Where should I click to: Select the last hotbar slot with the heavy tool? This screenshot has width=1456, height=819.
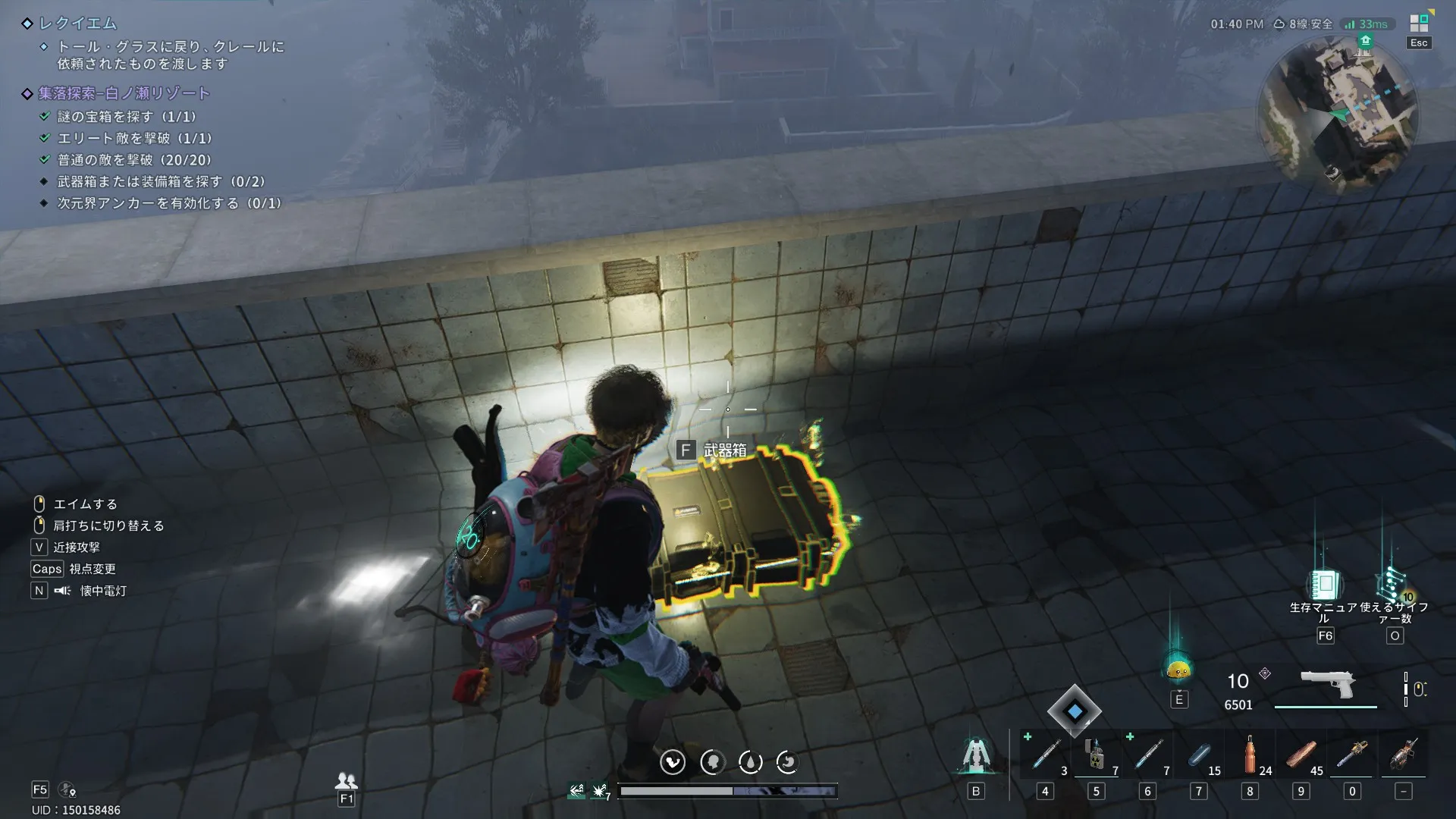1404,755
